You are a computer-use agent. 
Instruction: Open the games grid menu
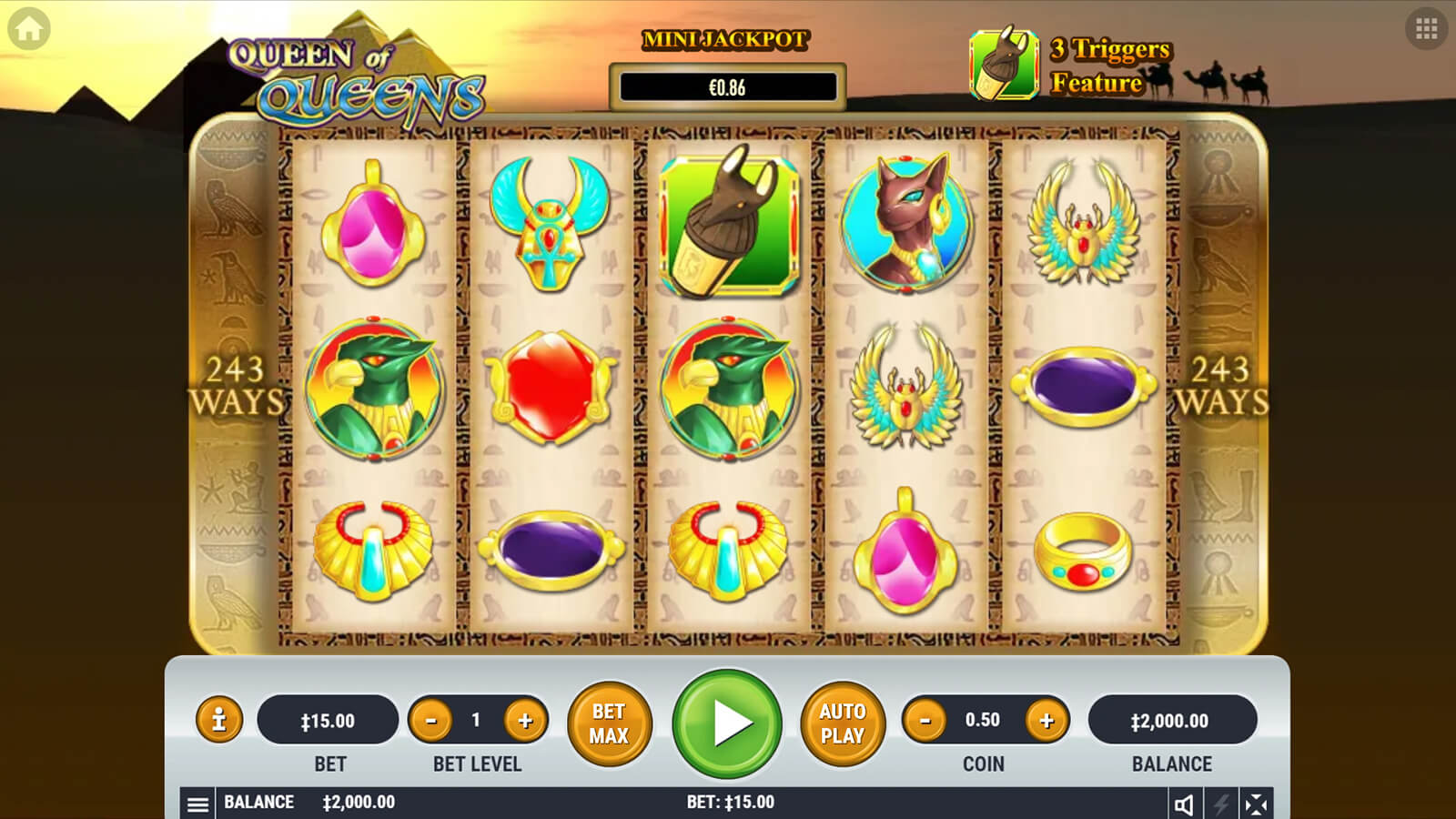(x=1426, y=29)
